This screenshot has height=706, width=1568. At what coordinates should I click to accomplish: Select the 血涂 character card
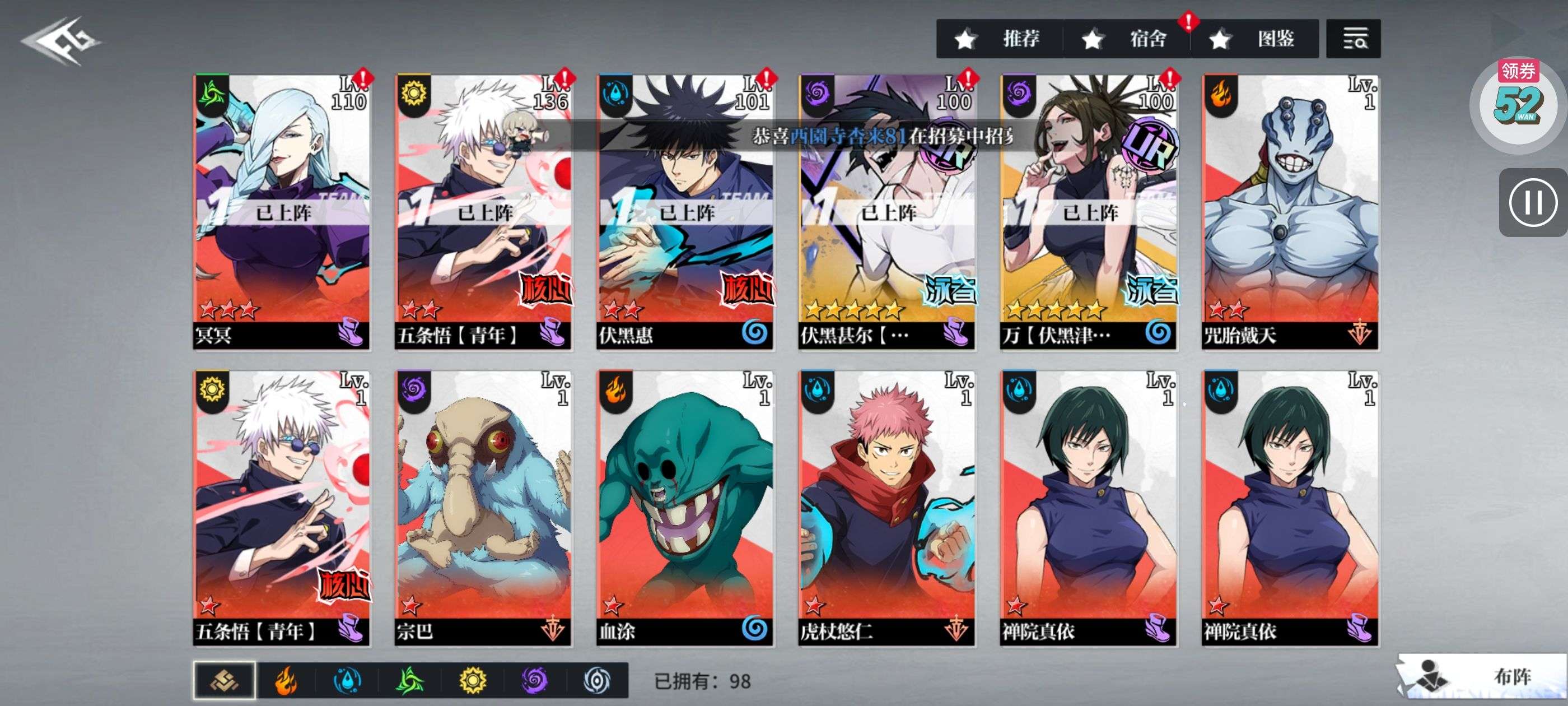click(x=685, y=508)
